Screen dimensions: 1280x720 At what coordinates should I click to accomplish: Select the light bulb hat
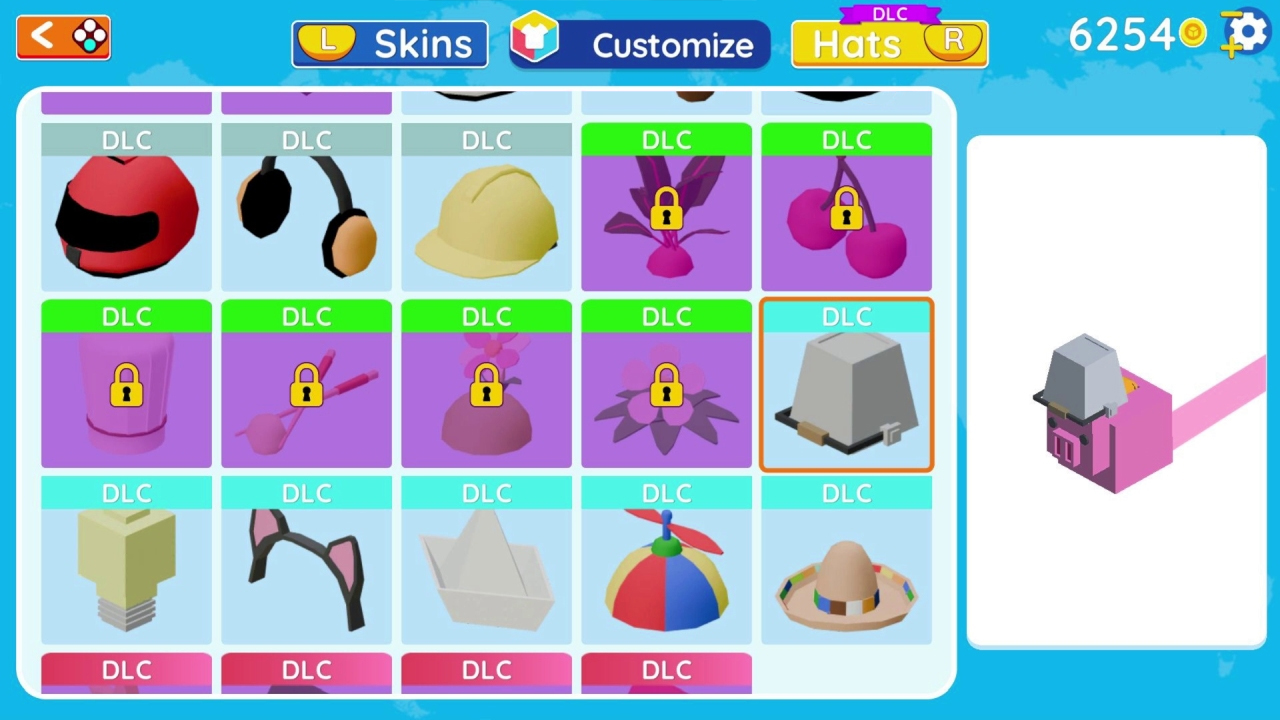pyautogui.click(x=126, y=565)
